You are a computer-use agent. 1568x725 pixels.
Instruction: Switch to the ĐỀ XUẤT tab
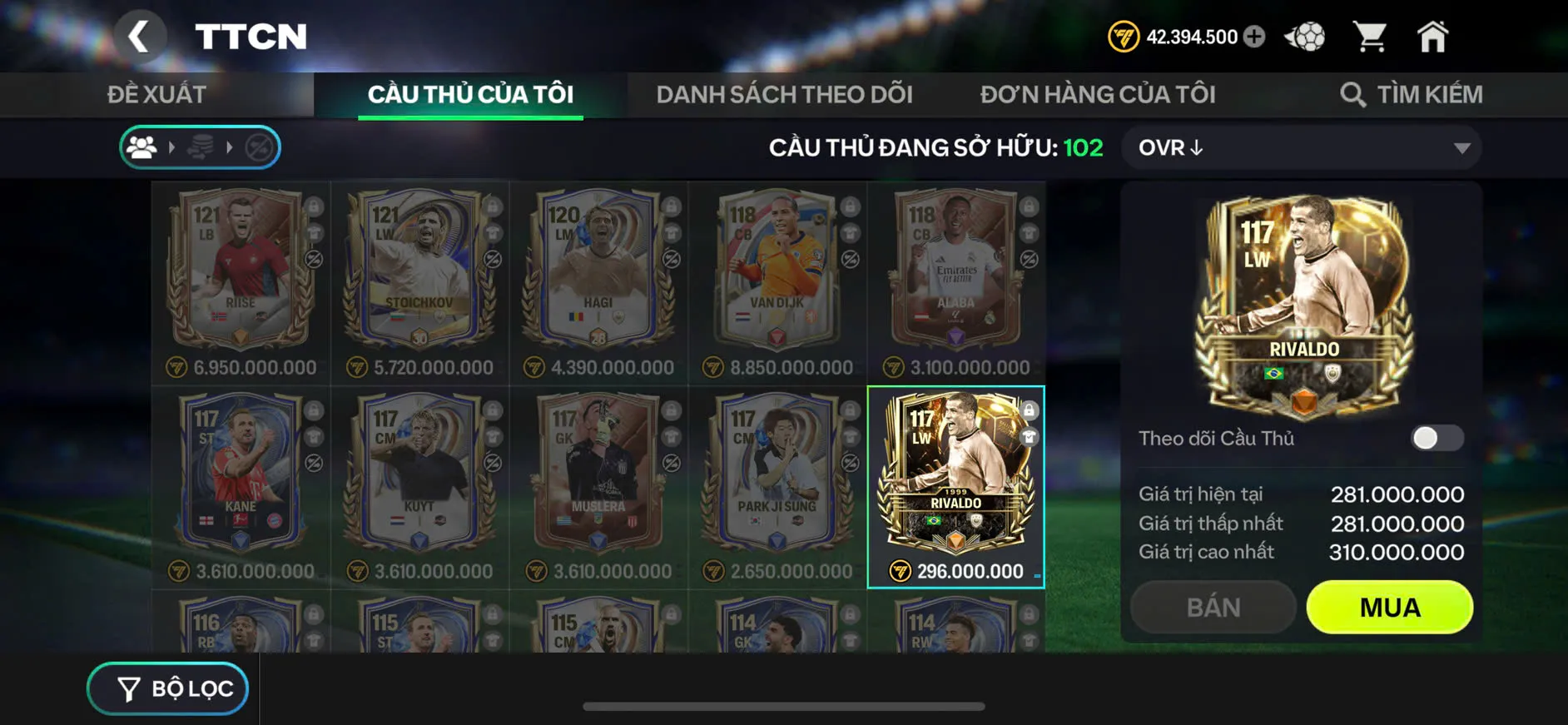click(x=160, y=93)
